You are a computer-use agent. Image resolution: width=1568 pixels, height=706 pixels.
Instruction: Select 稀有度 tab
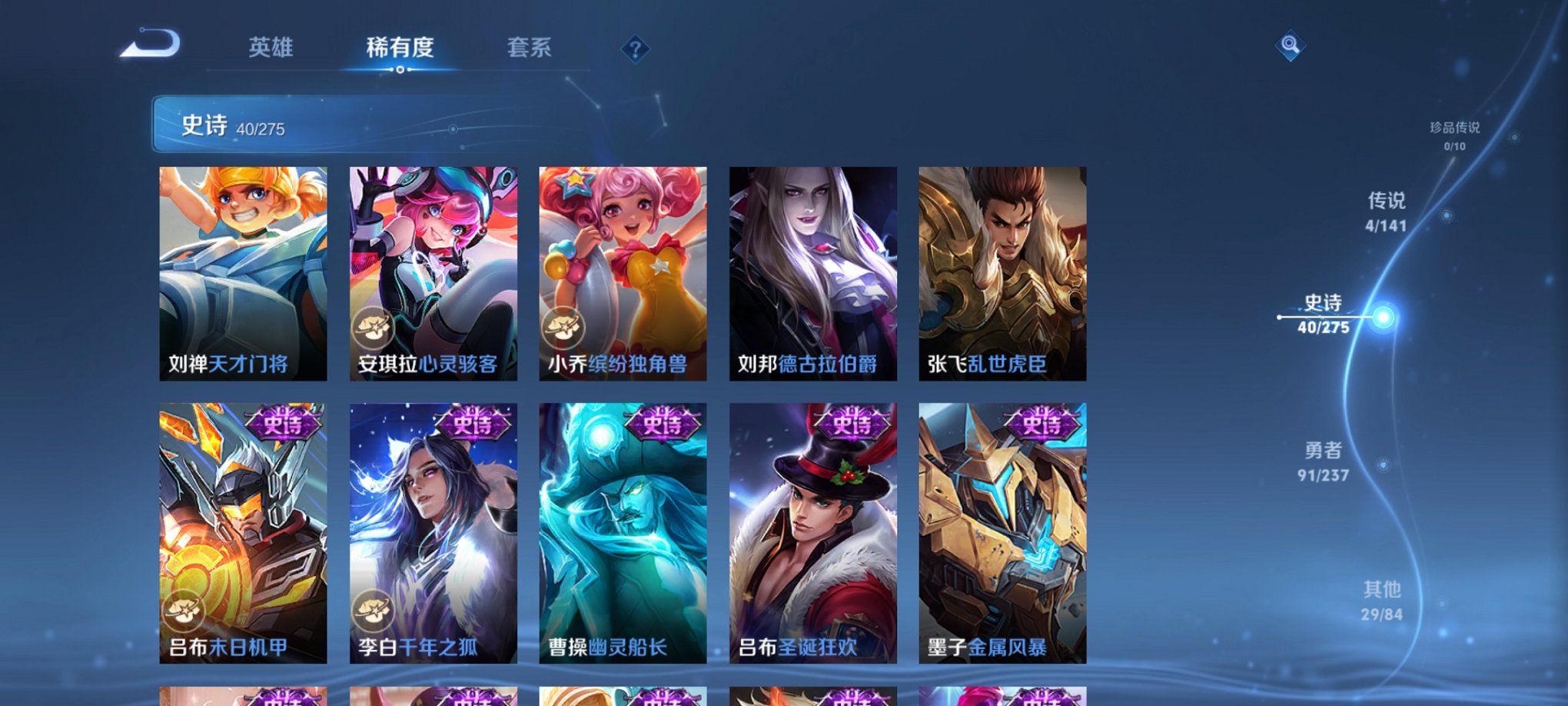pos(400,47)
